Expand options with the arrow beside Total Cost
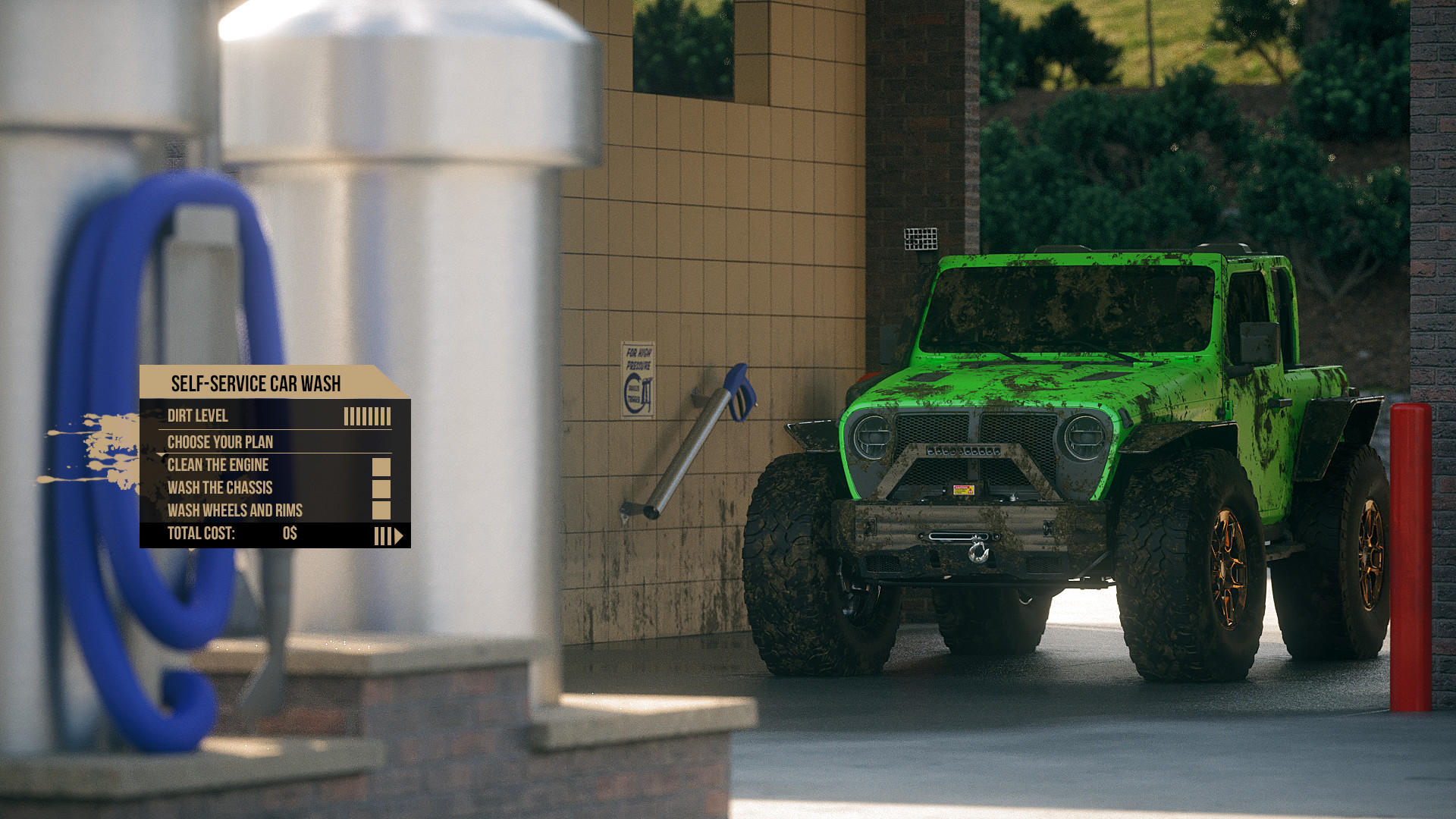The image size is (1456, 819). tap(397, 535)
